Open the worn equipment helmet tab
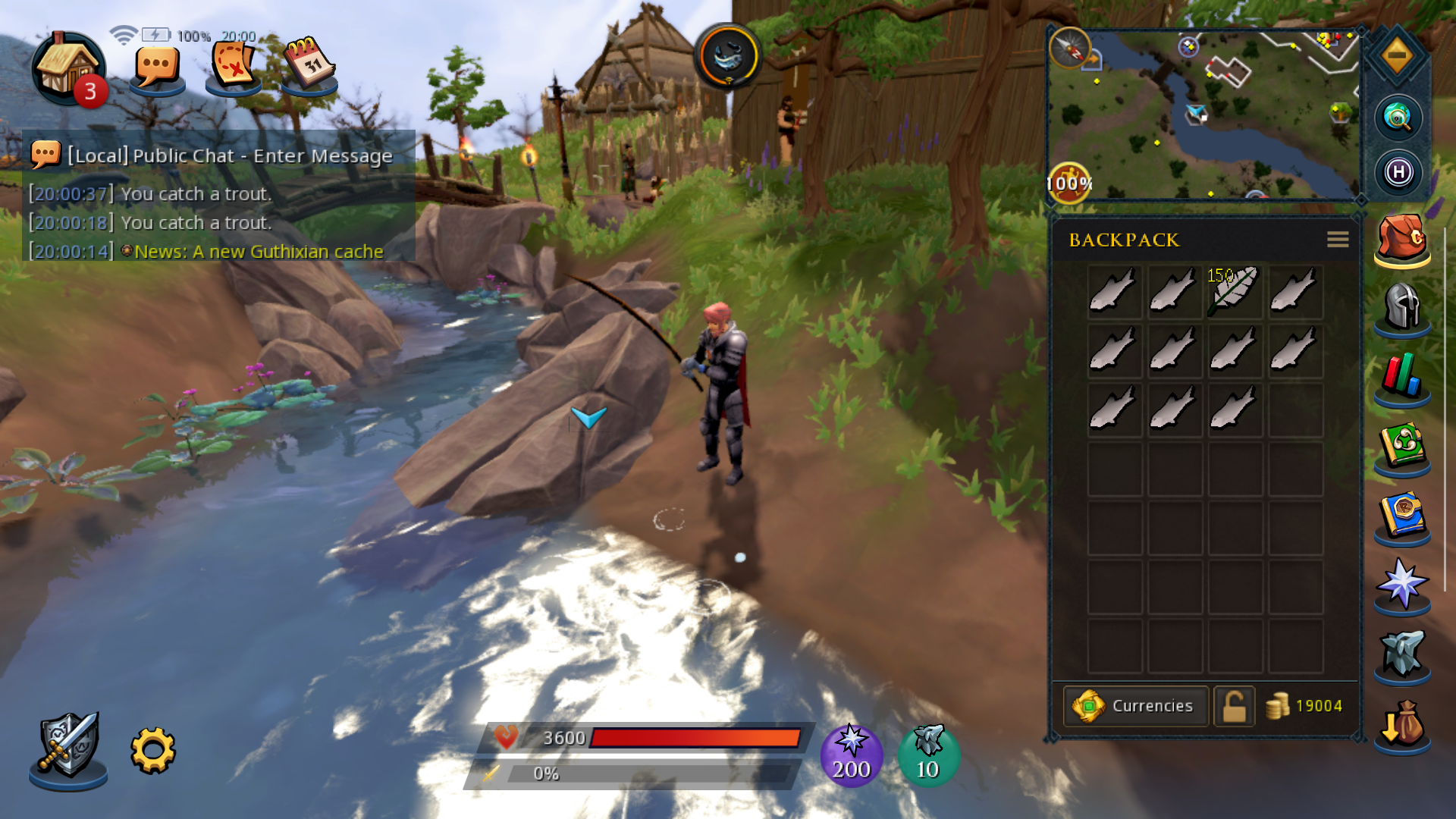Image resolution: width=1456 pixels, height=819 pixels. tap(1401, 307)
